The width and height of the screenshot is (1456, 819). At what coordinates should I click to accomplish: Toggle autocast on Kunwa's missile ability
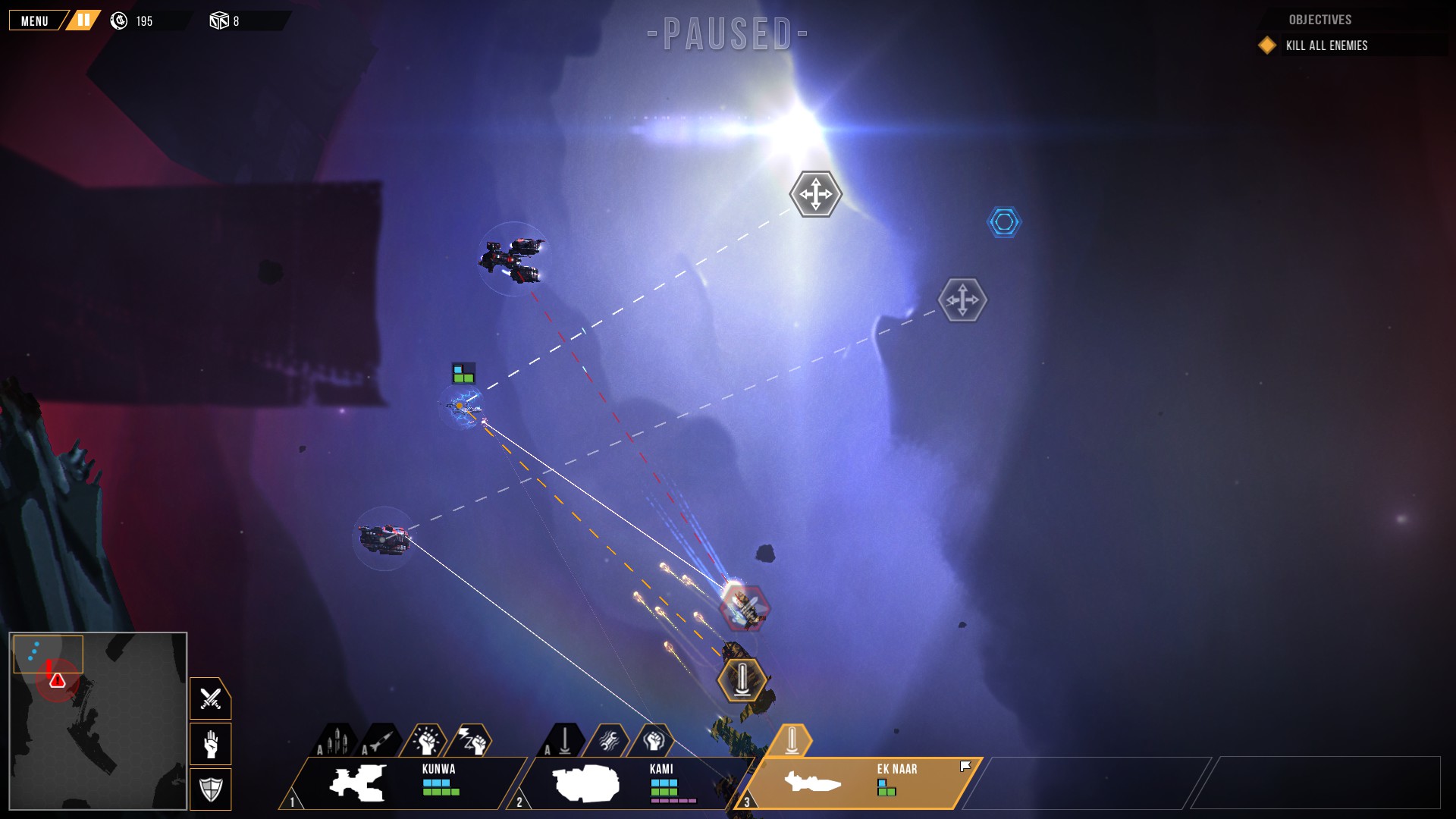click(320, 748)
